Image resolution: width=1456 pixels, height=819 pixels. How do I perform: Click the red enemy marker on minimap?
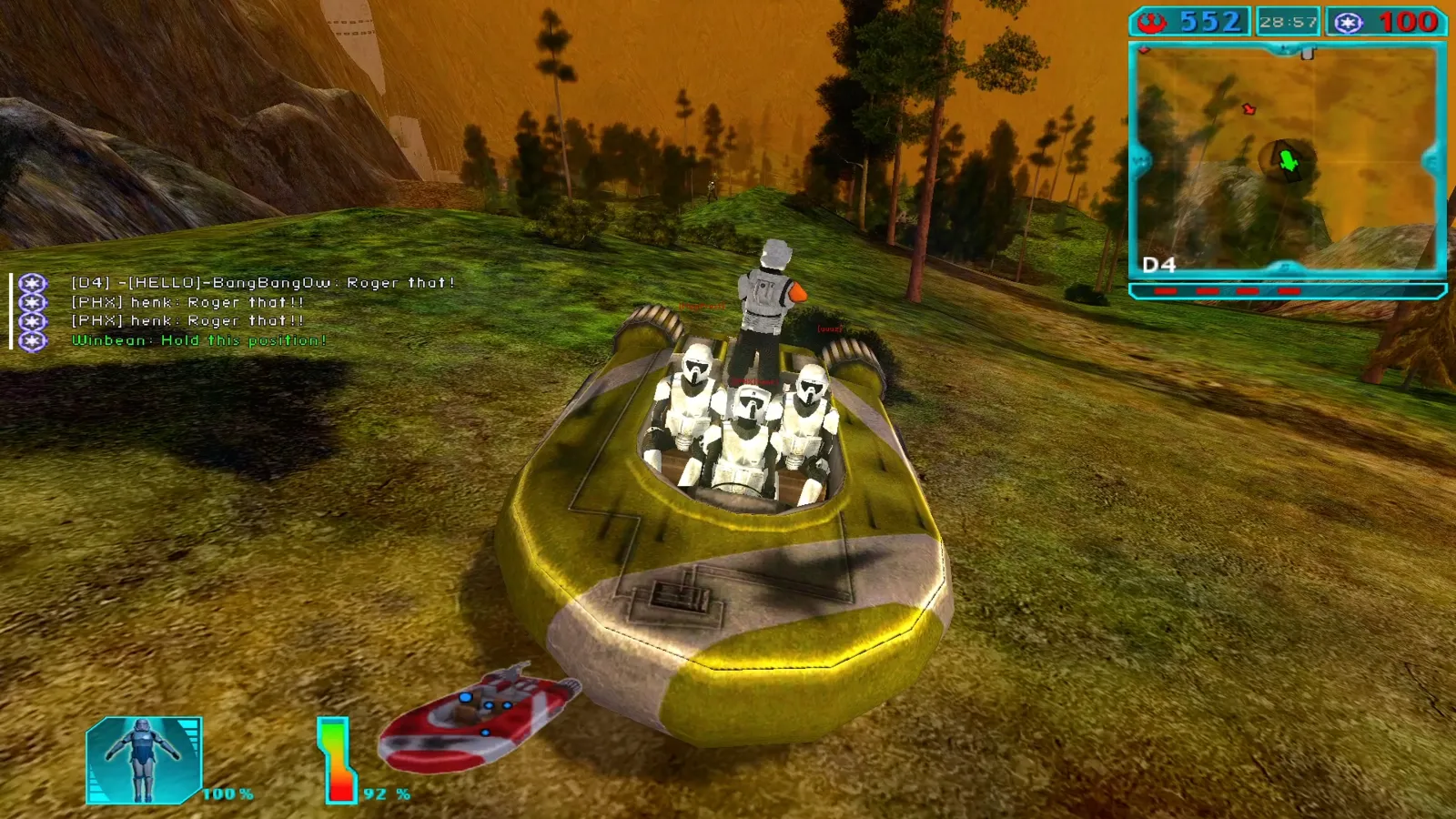1249,109
